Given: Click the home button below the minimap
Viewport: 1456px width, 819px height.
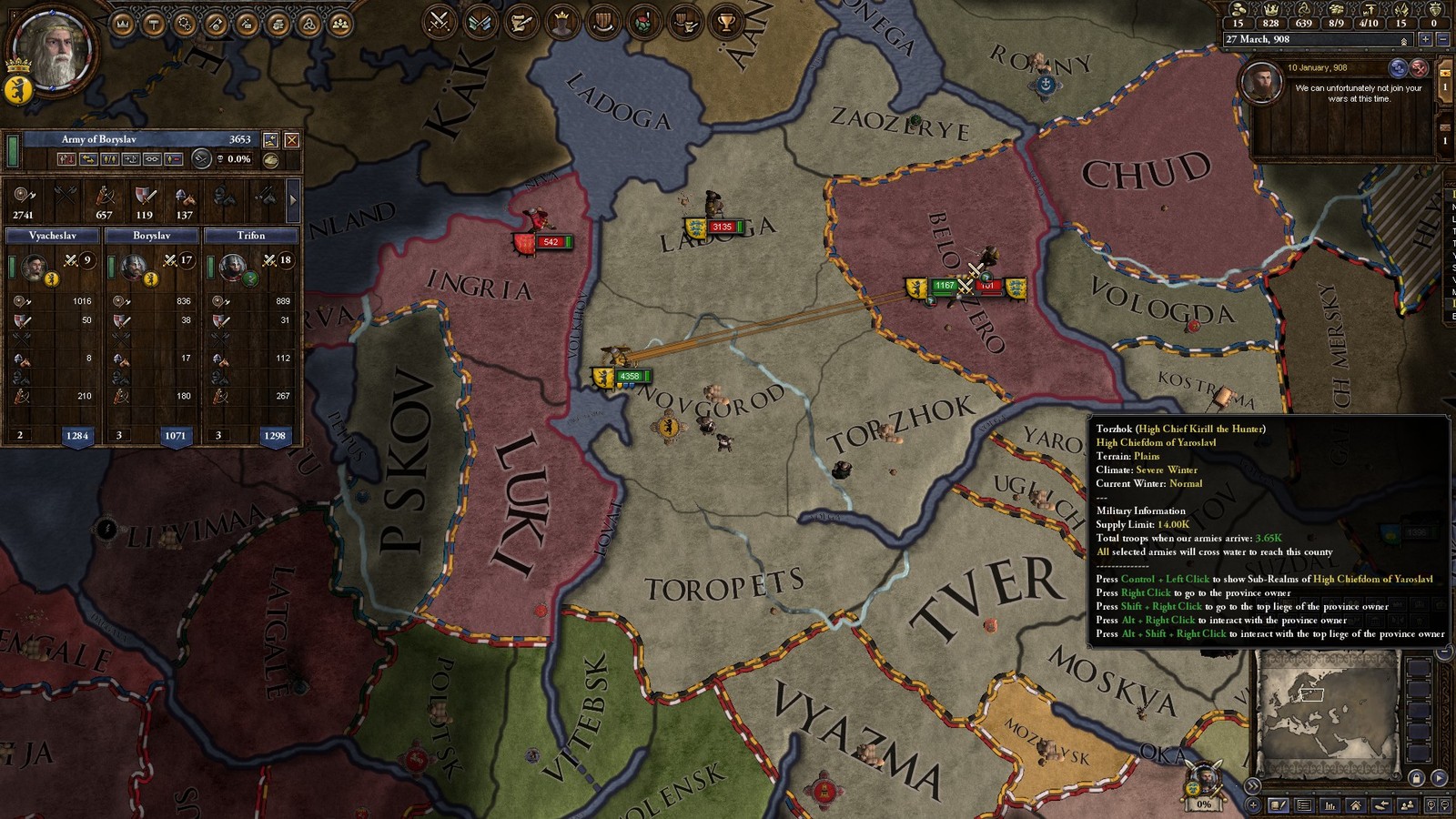Looking at the screenshot, I should point(1356,805).
